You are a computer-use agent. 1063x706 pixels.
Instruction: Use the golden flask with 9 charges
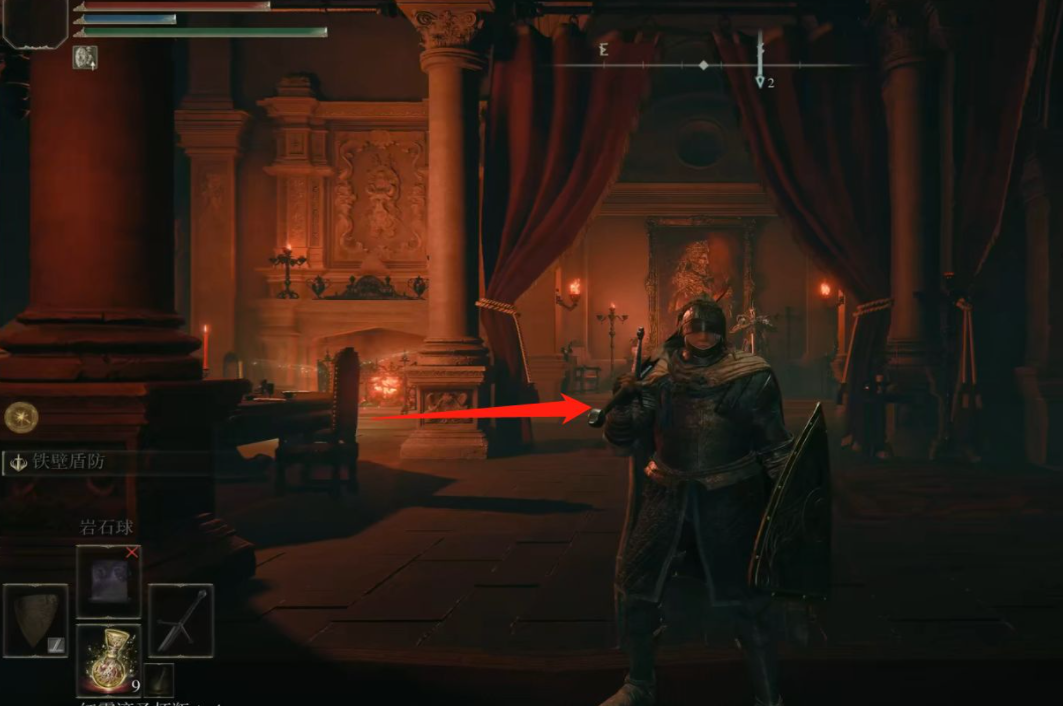tap(109, 660)
